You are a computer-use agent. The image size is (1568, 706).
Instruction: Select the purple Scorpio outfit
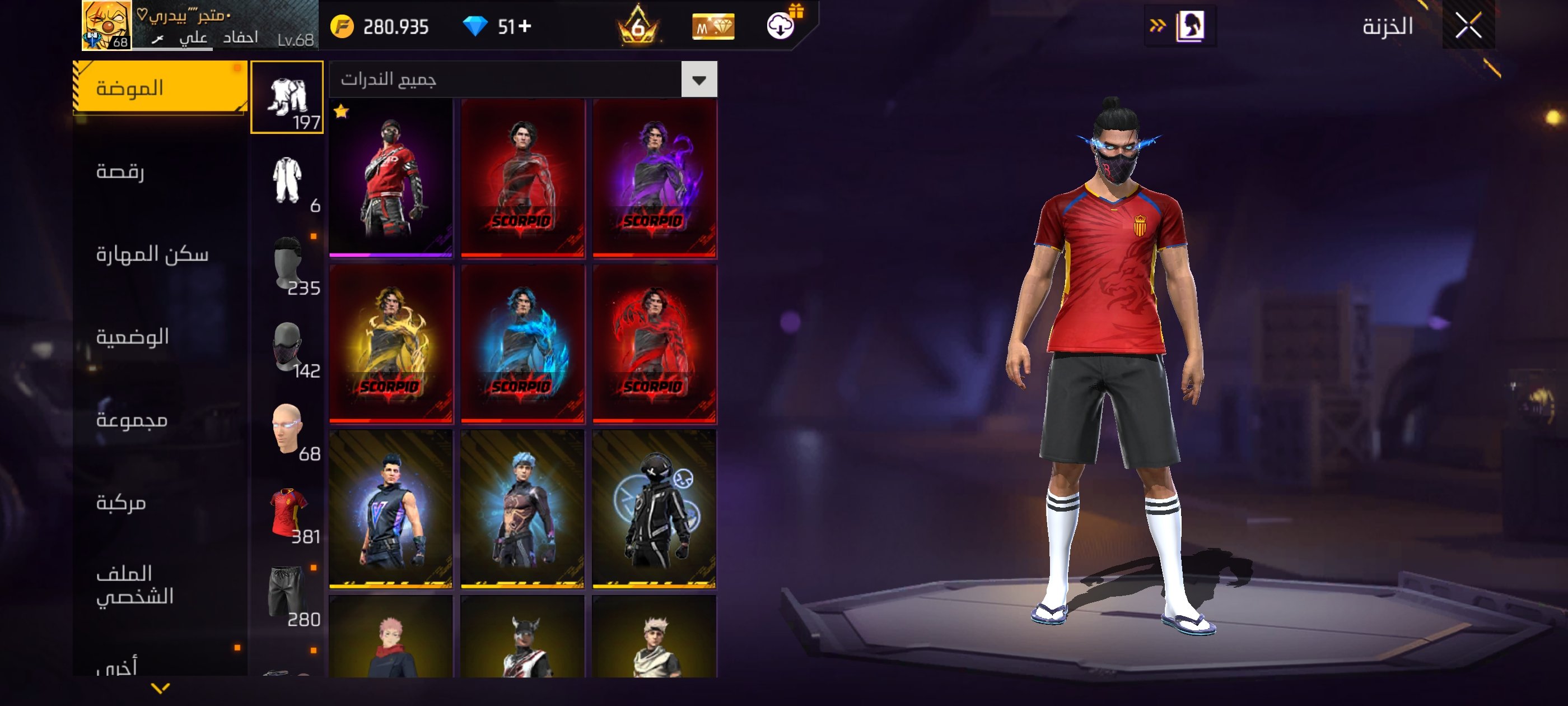pos(654,178)
